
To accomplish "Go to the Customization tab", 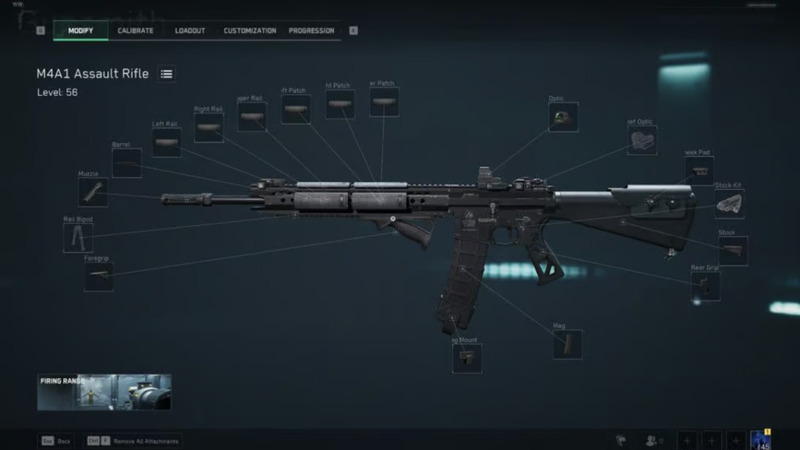I will [x=250, y=31].
